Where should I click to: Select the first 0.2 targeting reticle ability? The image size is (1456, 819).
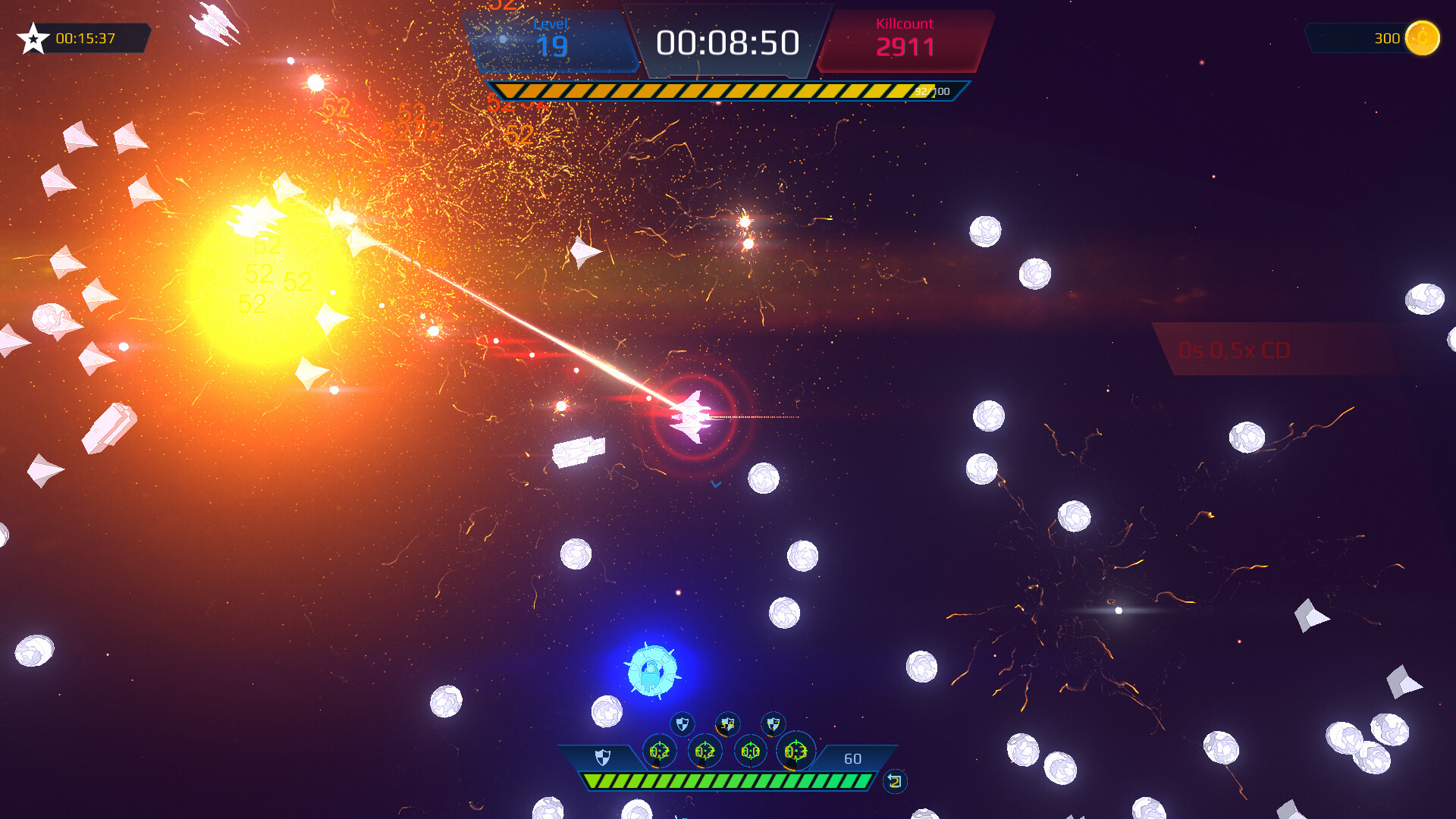pyautogui.click(x=660, y=752)
